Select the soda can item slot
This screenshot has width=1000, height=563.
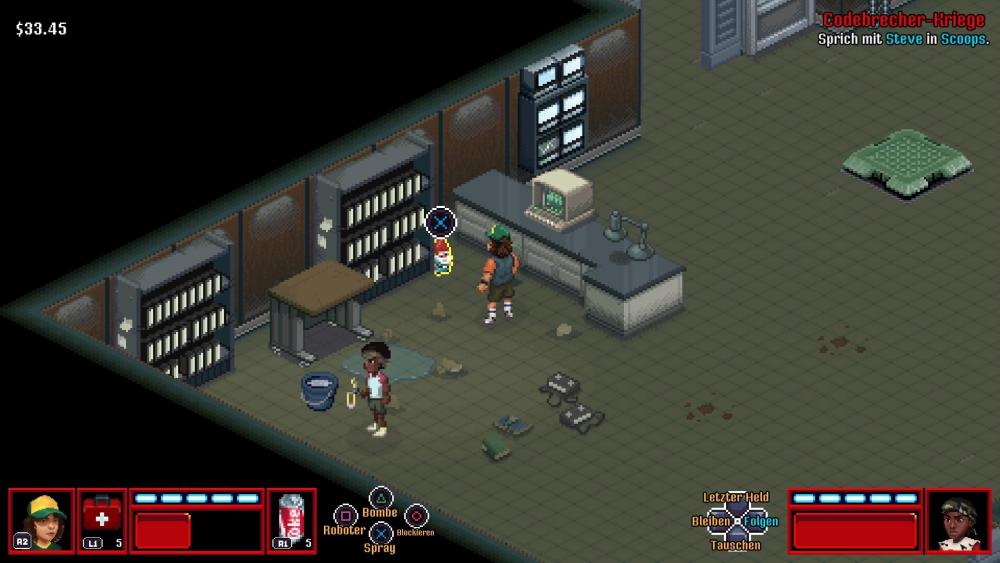[x=292, y=520]
